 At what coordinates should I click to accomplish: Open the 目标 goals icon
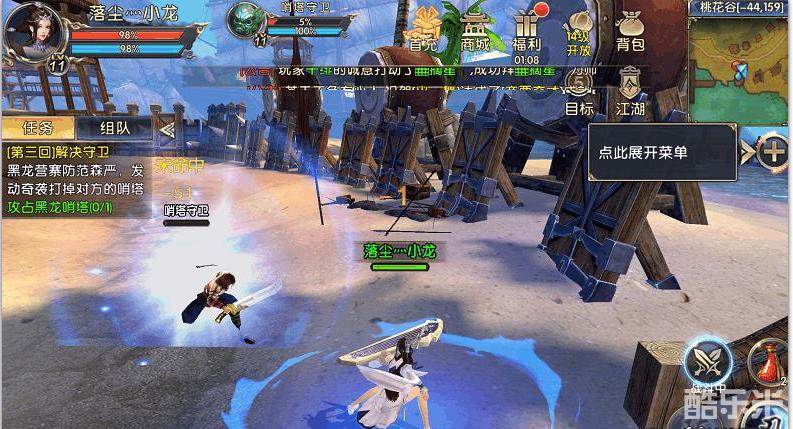click(x=579, y=90)
